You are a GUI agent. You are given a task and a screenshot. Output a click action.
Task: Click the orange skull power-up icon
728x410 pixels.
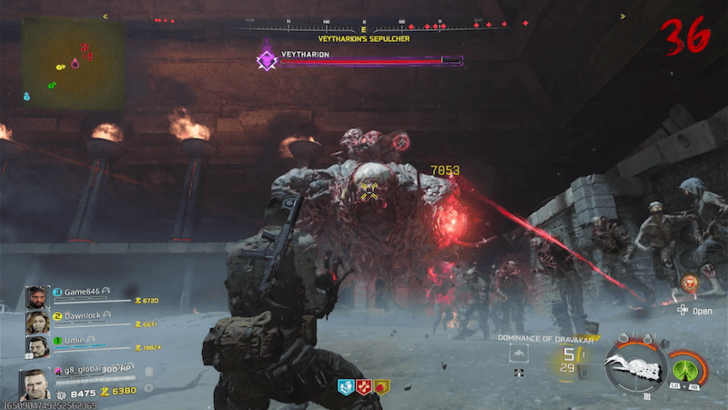[688, 284]
